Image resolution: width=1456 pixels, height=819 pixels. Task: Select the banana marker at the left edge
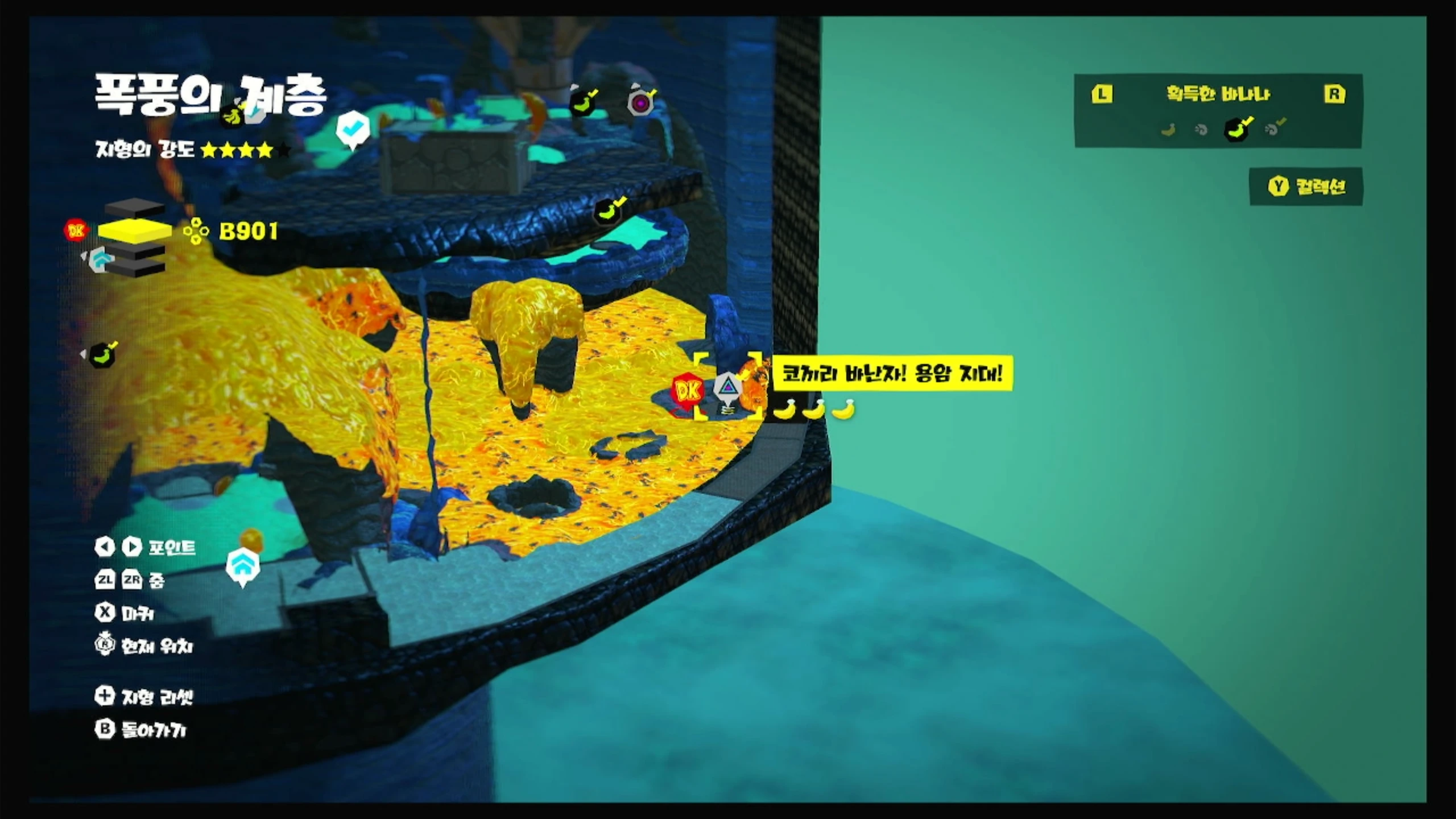point(102,356)
